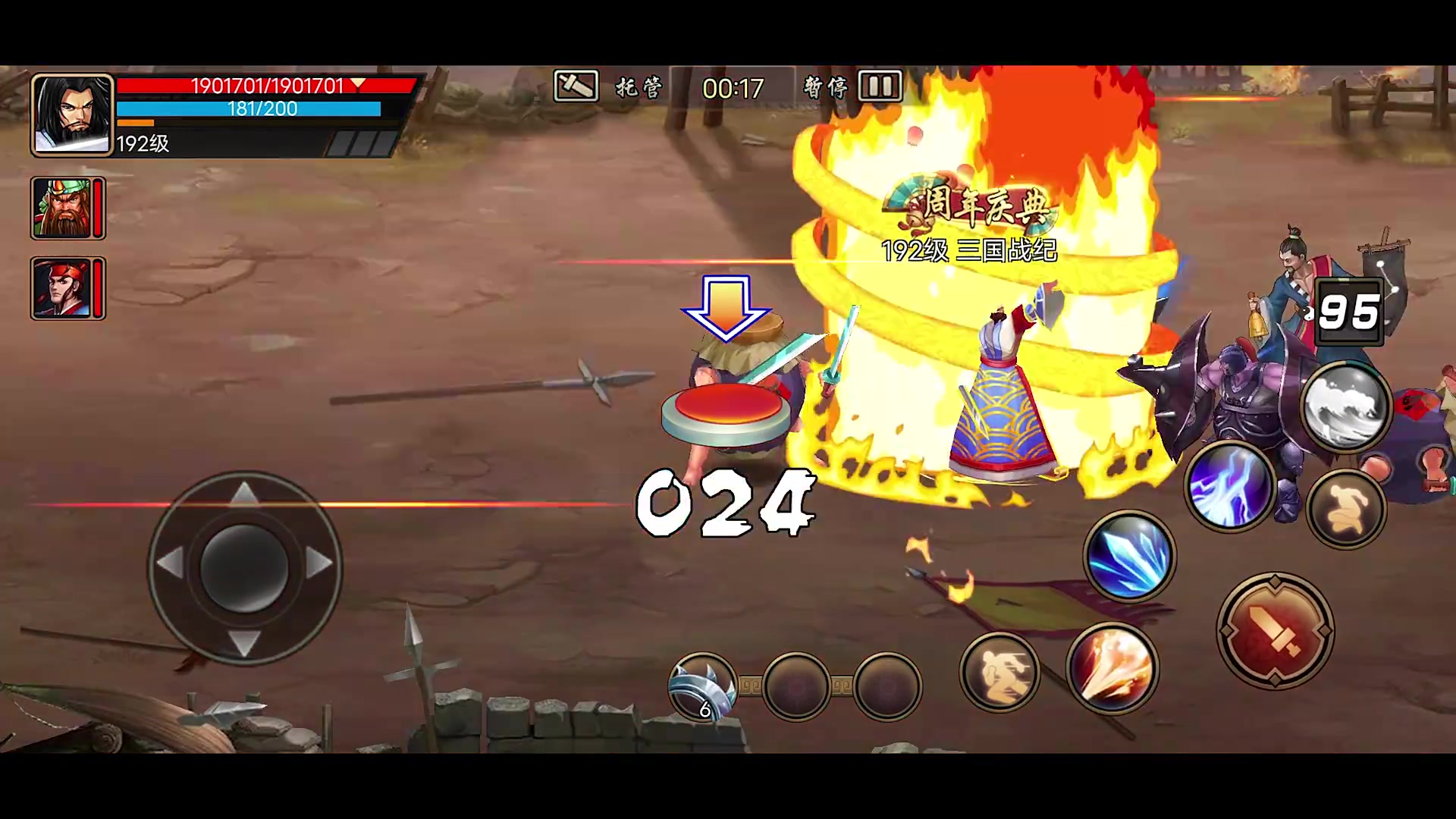
Task: Activate the dashing silhouette dodge skill
Action: pyautogui.click(x=999, y=672)
